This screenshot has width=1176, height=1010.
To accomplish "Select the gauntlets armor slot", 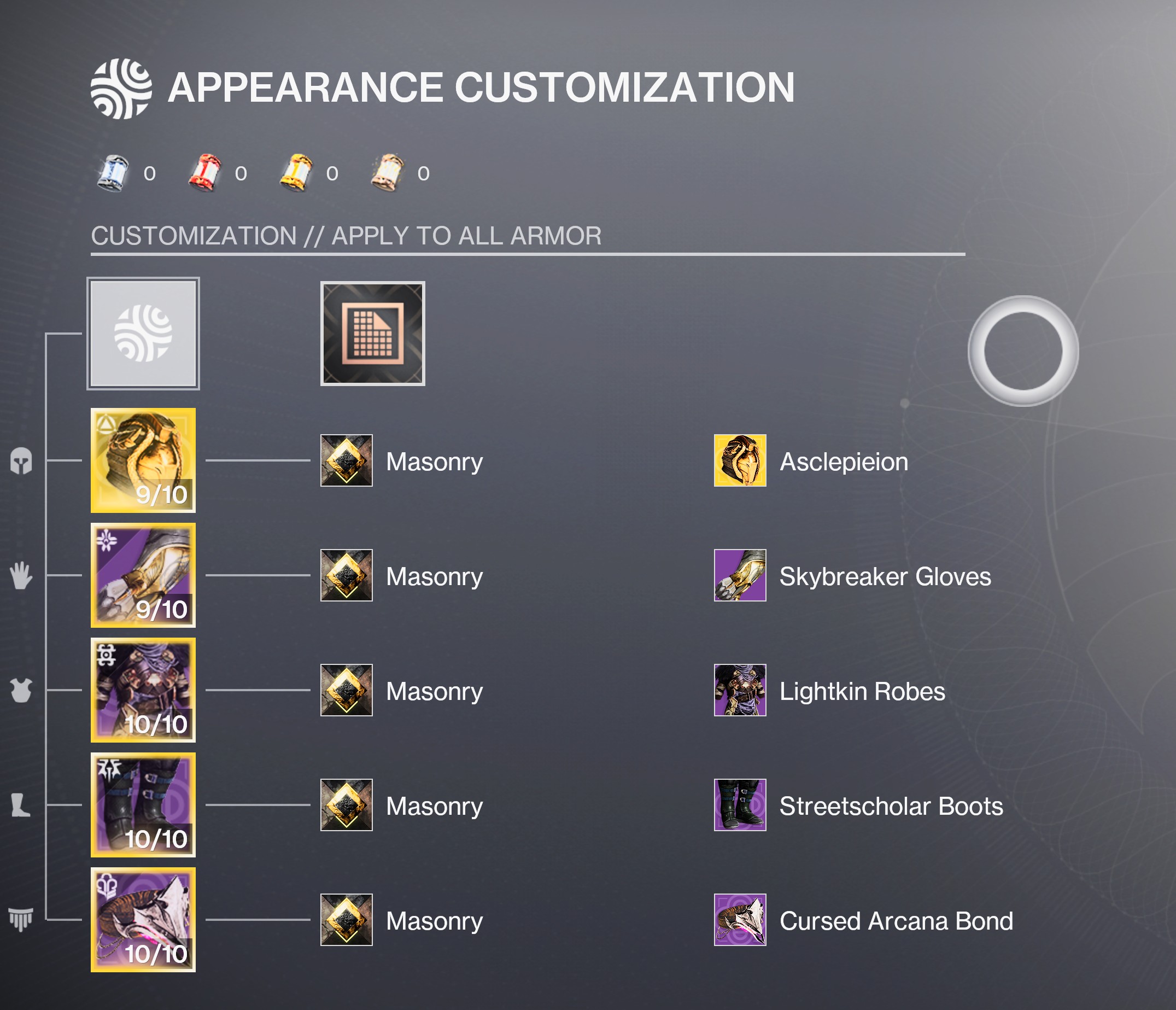I will point(143,575).
